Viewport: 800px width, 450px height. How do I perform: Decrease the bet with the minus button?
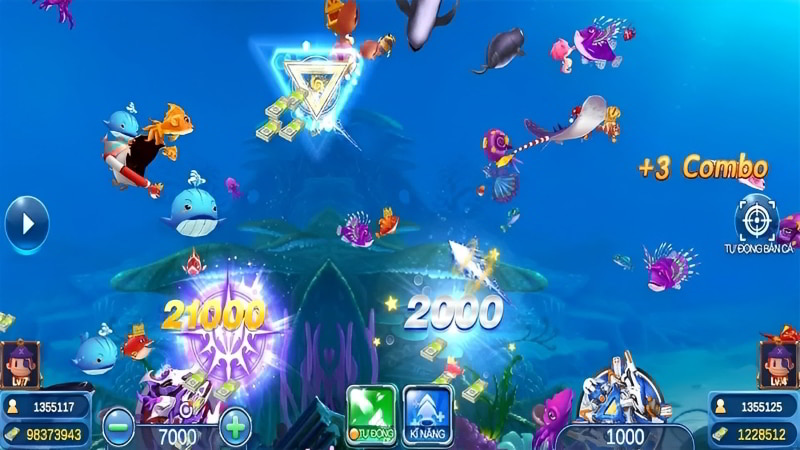coord(117,426)
